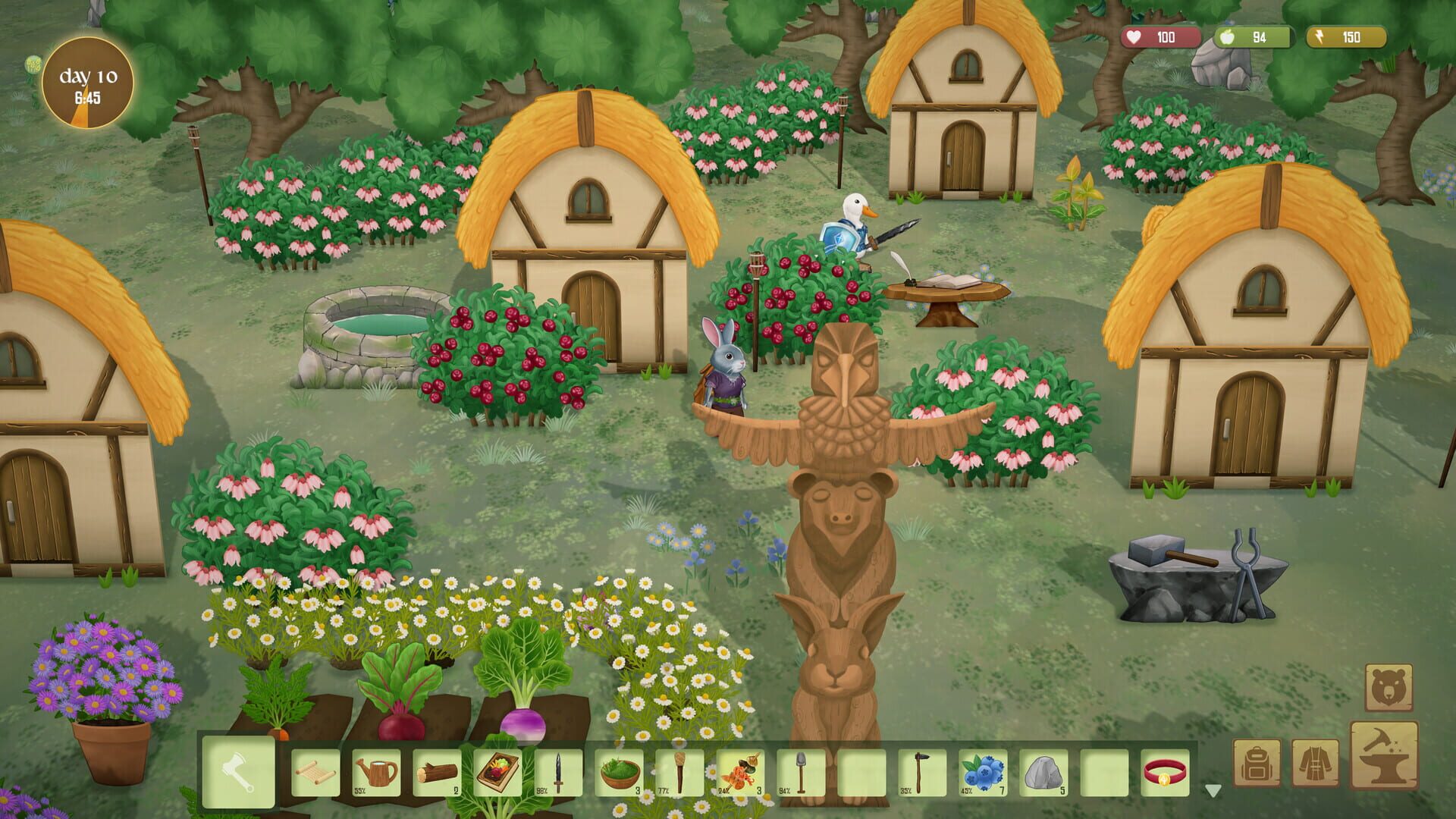This screenshot has width=1456, height=819.
Task: Choose the paper scroll in the hotbar
Action: (315, 773)
